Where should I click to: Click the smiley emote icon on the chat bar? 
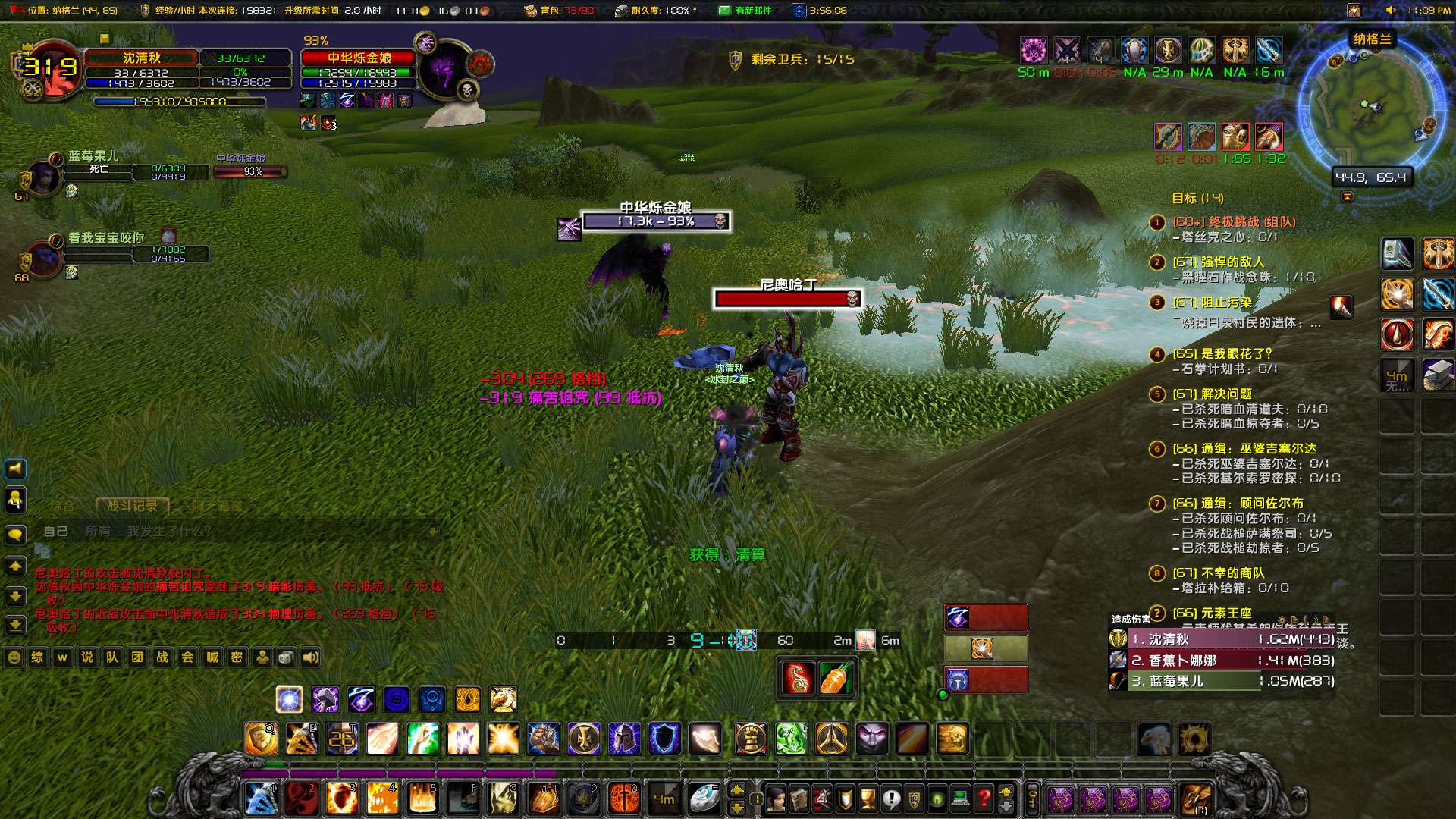click(x=14, y=658)
